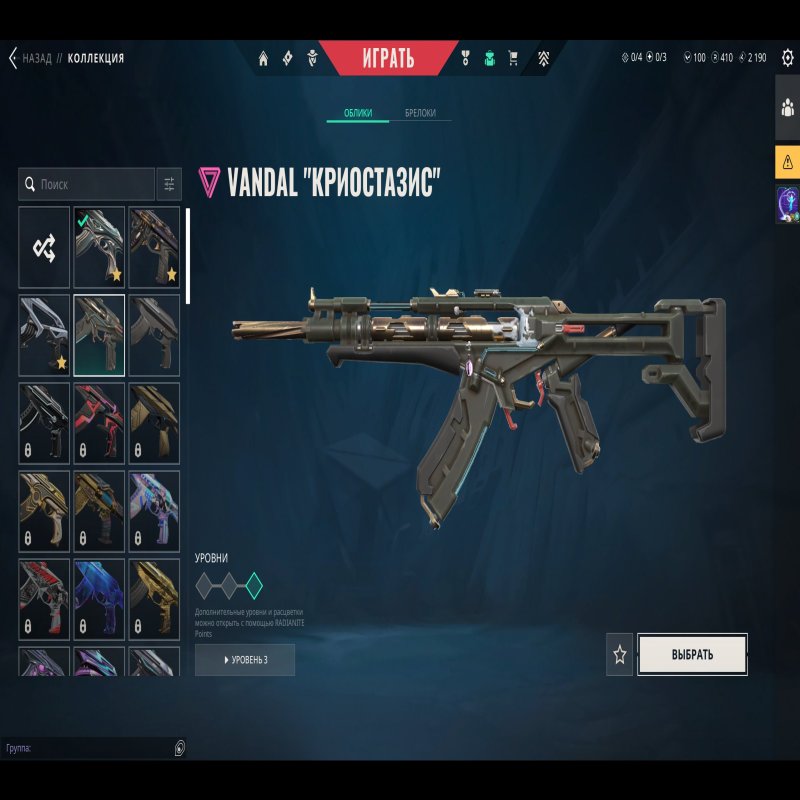Select the third level diamond
Viewport: 800px width, 800px height.
254,585
